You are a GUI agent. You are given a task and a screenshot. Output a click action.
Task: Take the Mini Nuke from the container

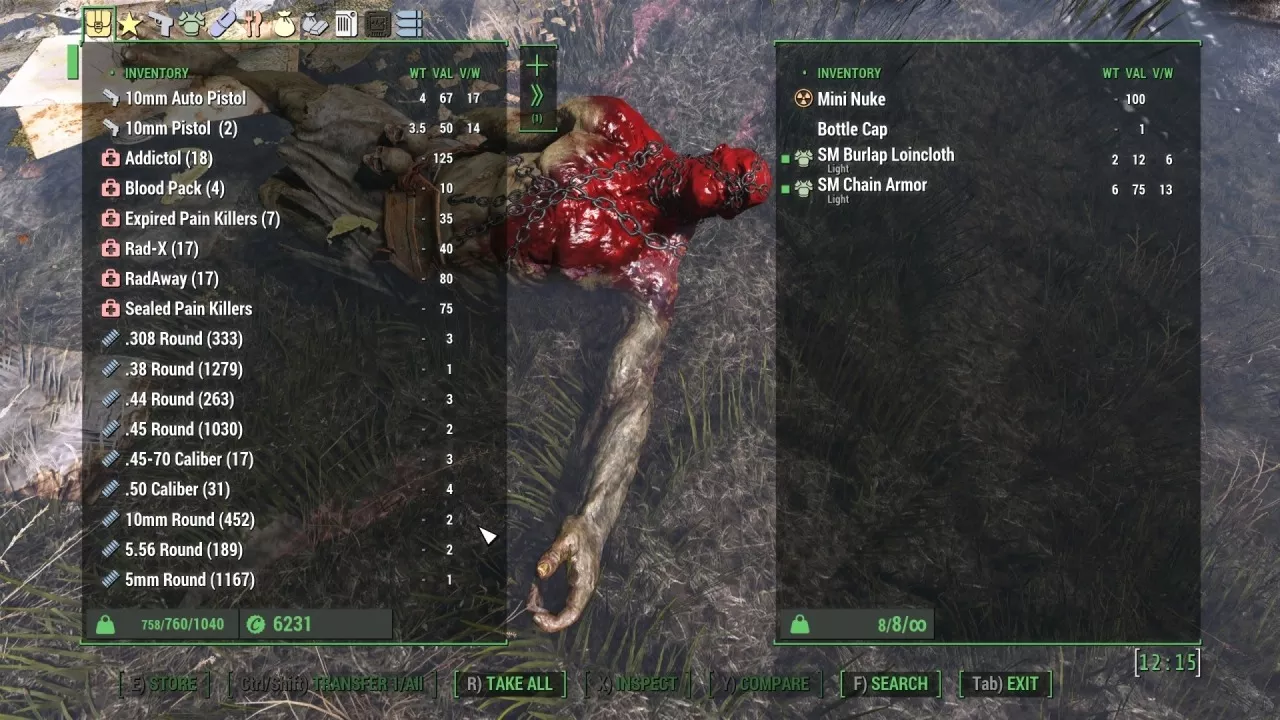point(851,99)
